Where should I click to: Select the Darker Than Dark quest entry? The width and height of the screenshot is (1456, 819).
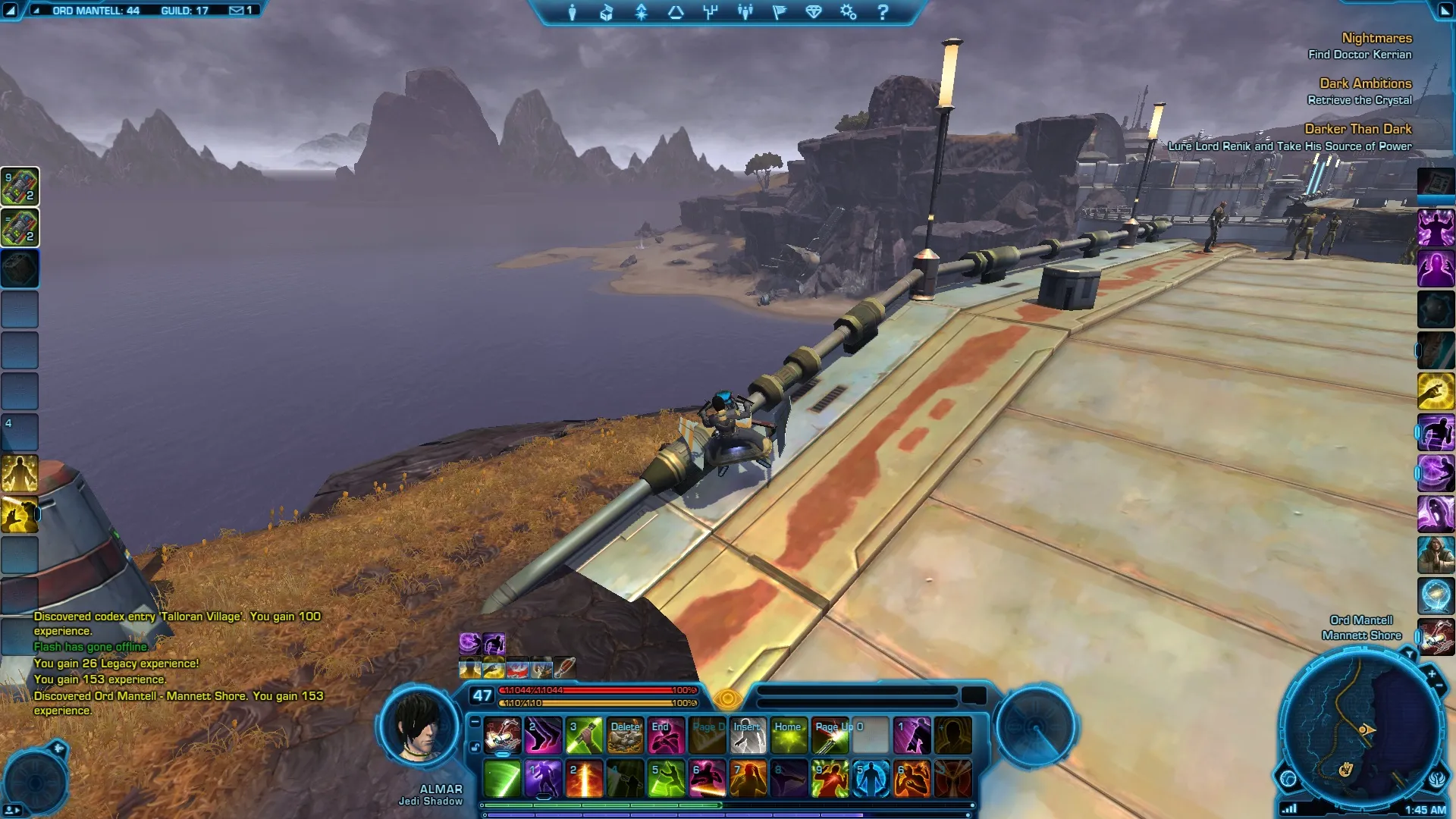[1357, 129]
